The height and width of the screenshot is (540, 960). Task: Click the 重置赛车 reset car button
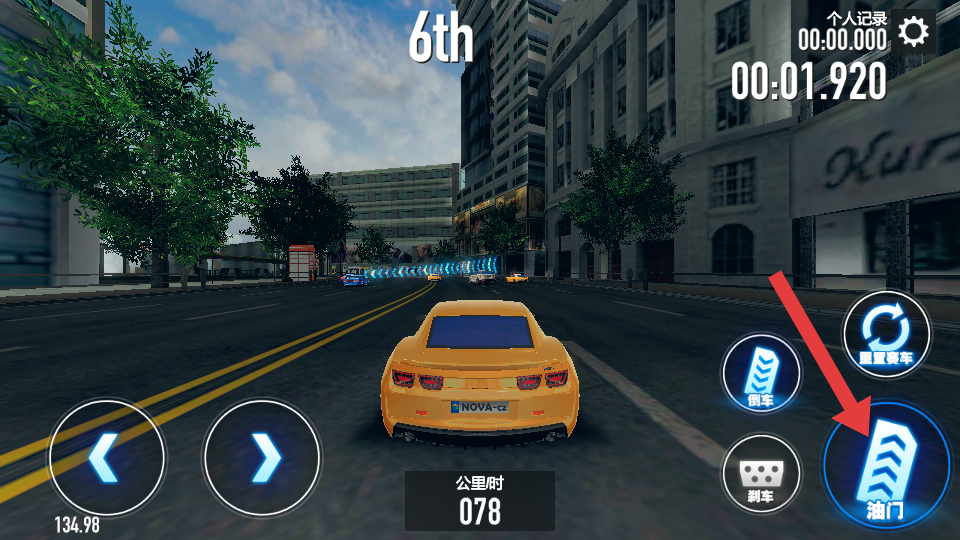[885, 334]
